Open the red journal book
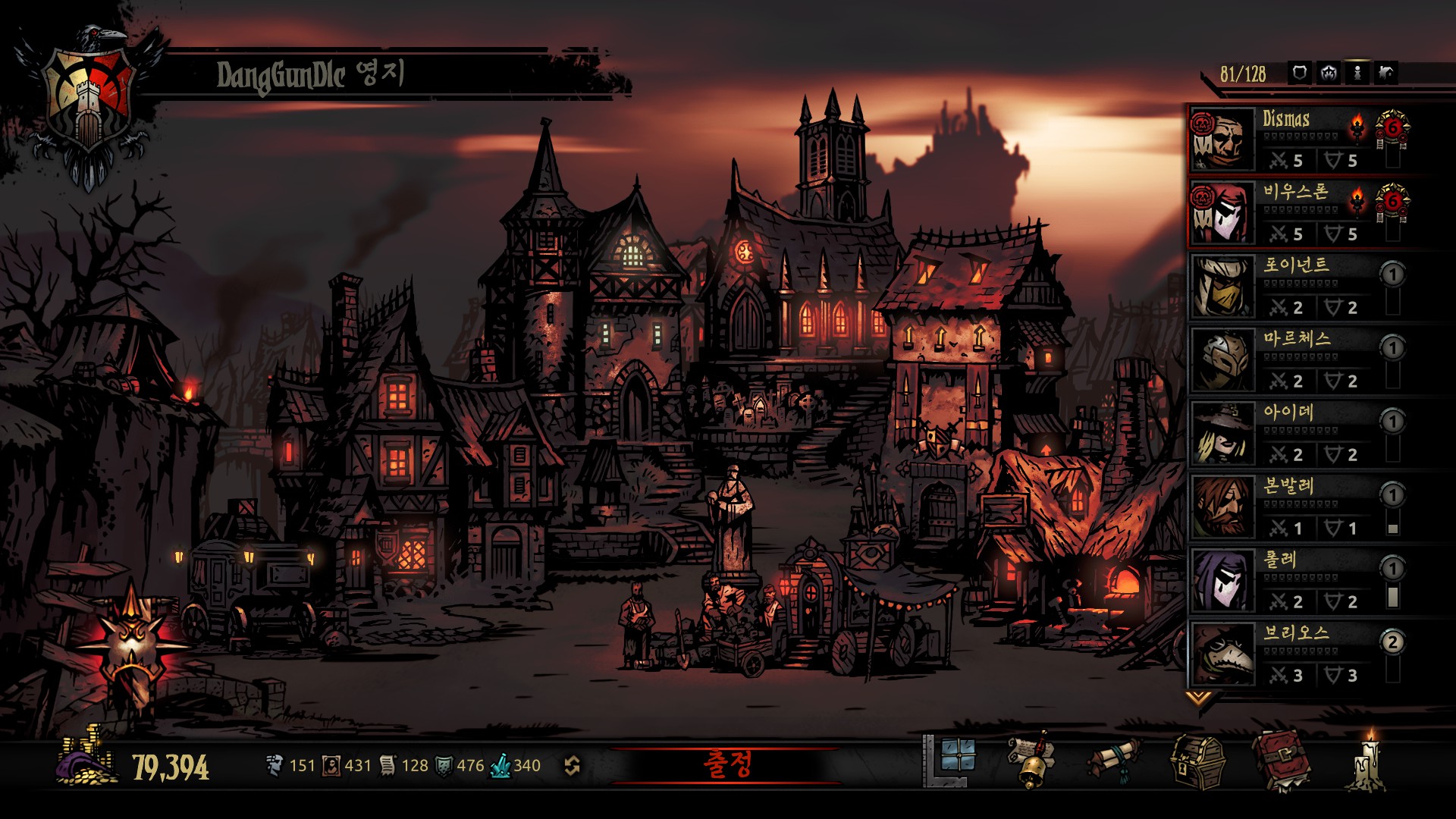1456x819 pixels. pos(1281,760)
